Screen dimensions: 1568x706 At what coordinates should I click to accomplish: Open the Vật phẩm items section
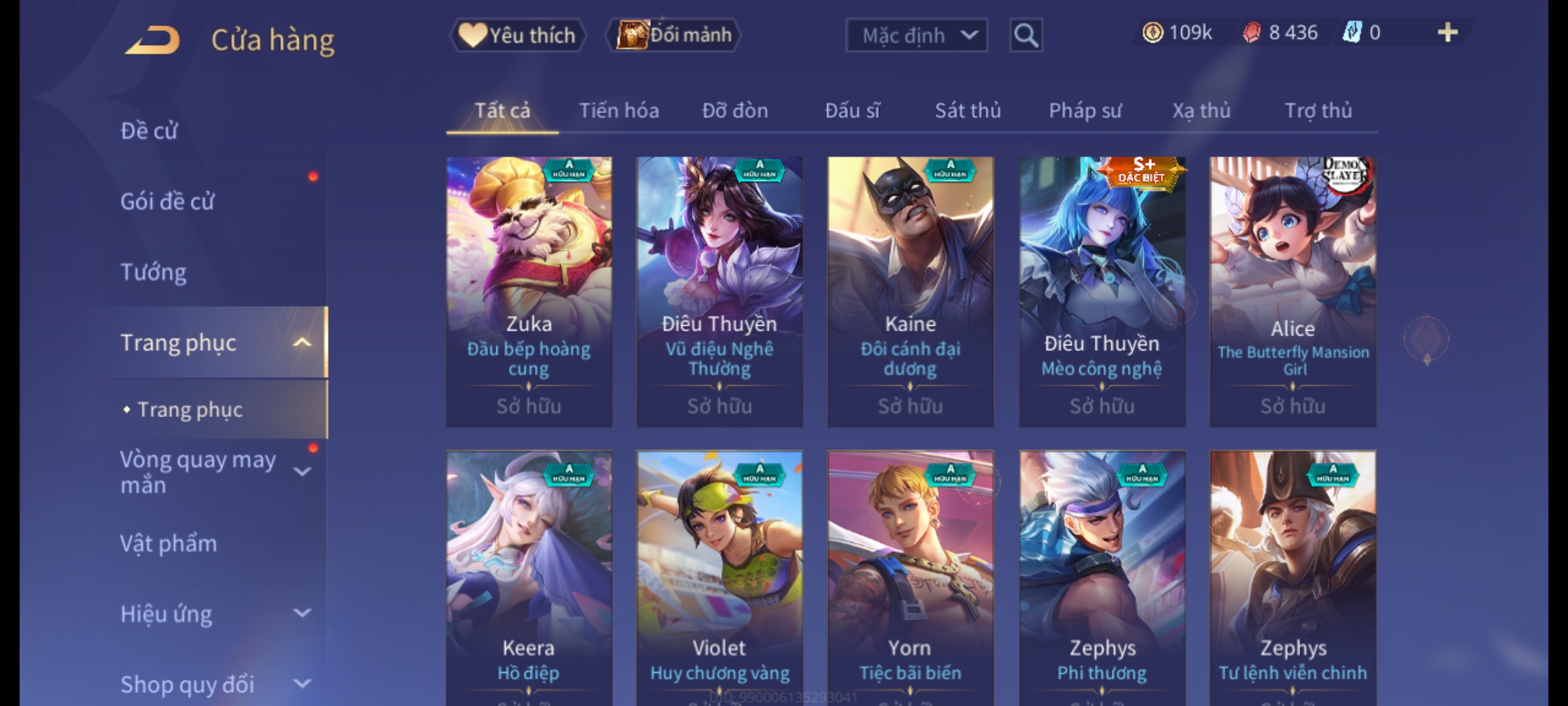(169, 544)
